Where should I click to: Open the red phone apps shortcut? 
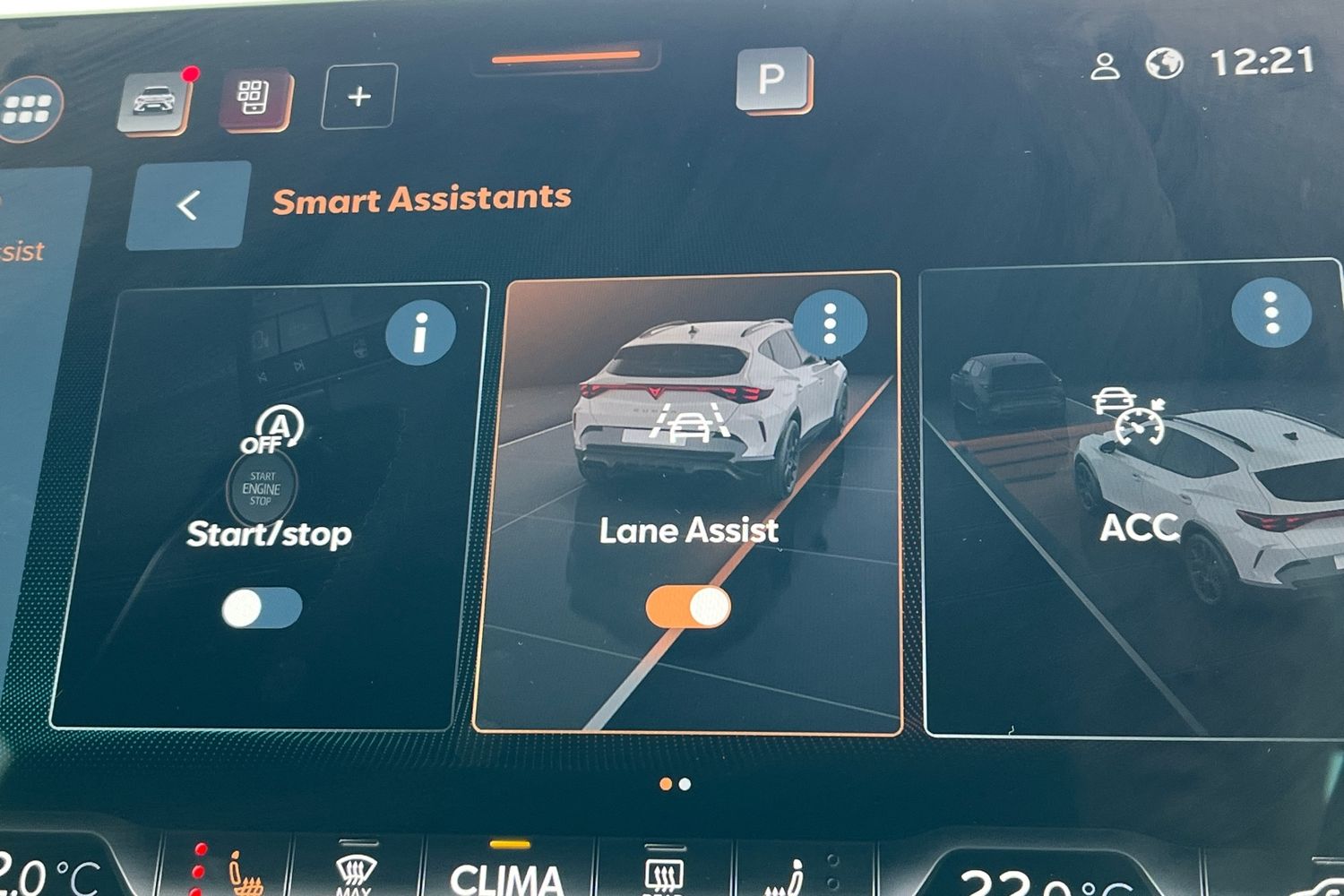click(254, 98)
